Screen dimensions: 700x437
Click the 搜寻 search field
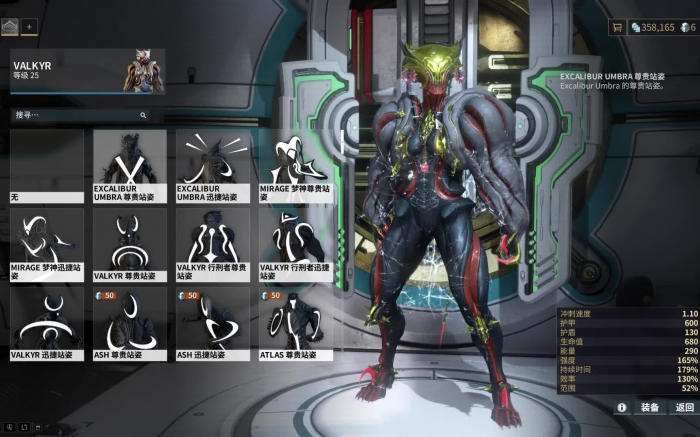point(80,115)
